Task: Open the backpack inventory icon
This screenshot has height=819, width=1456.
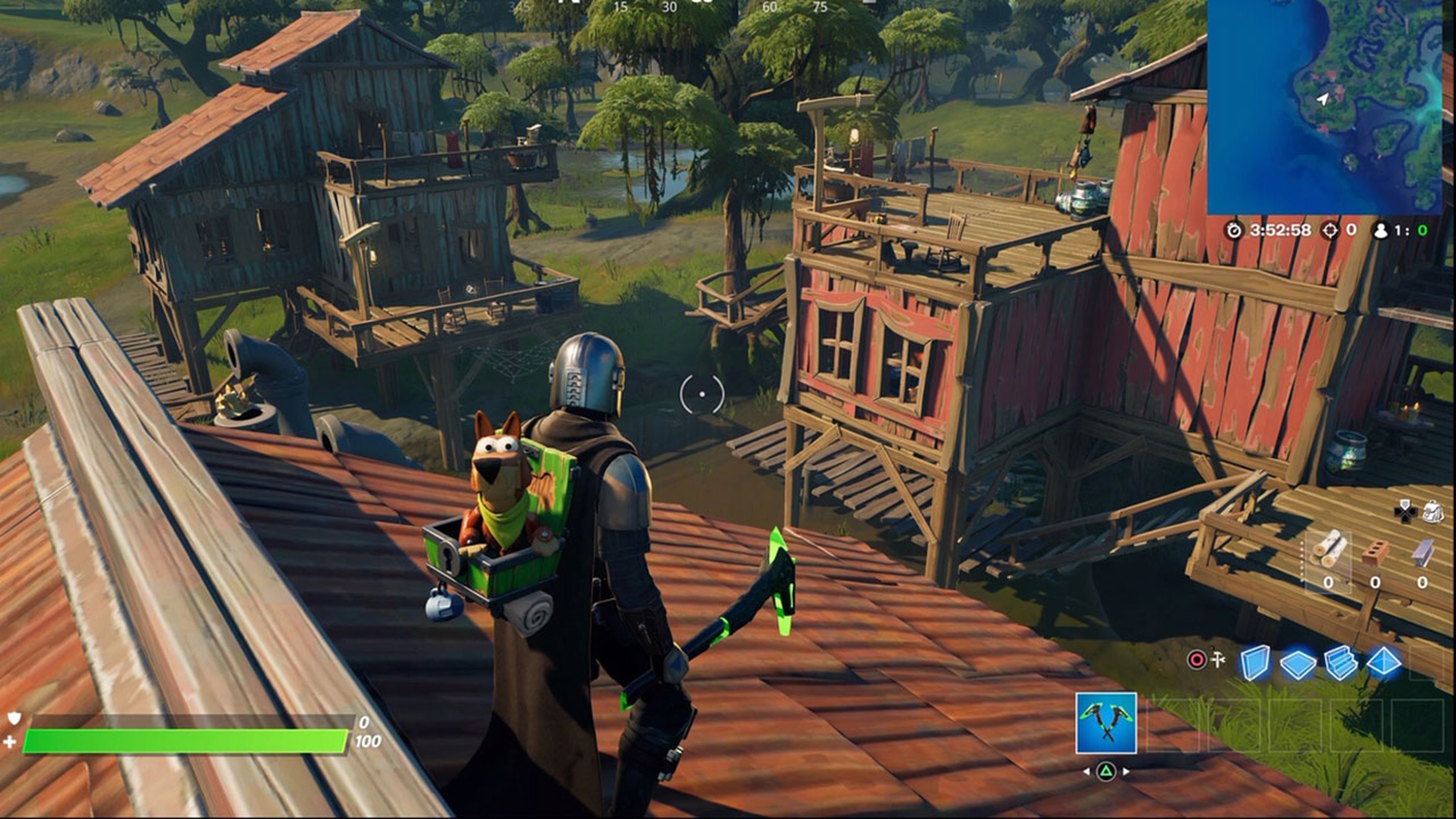Action: [1433, 512]
